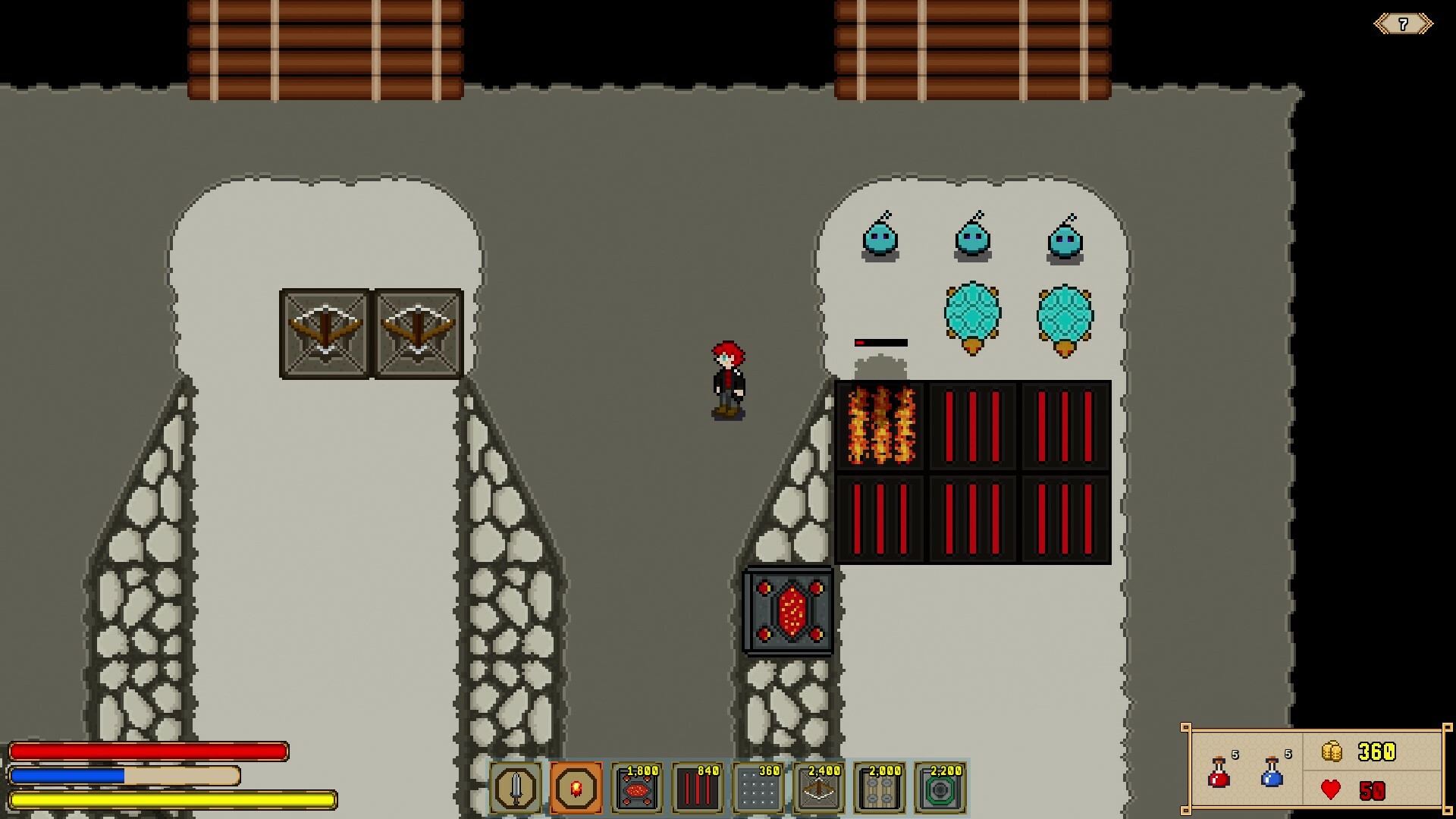This screenshot has height=819, width=1456.
Task: Click the right crossbow trap on the wall
Action: tap(416, 331)
